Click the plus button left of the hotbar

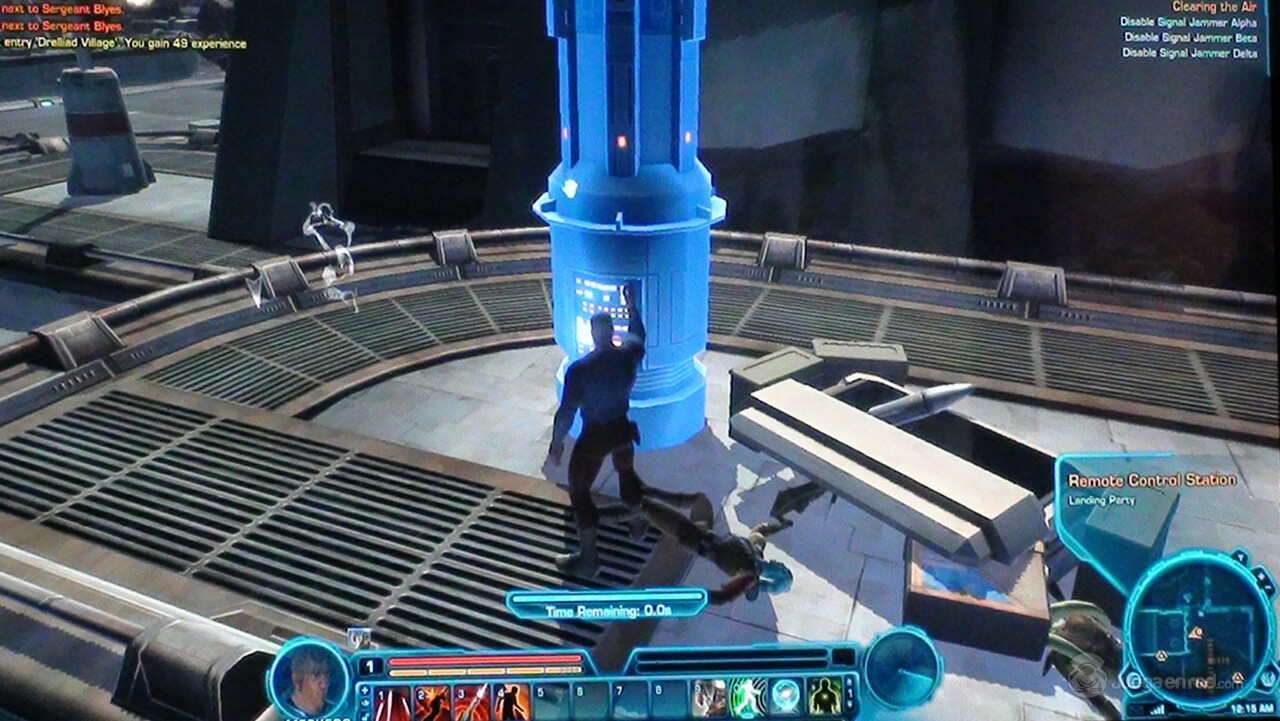[364, 689]
